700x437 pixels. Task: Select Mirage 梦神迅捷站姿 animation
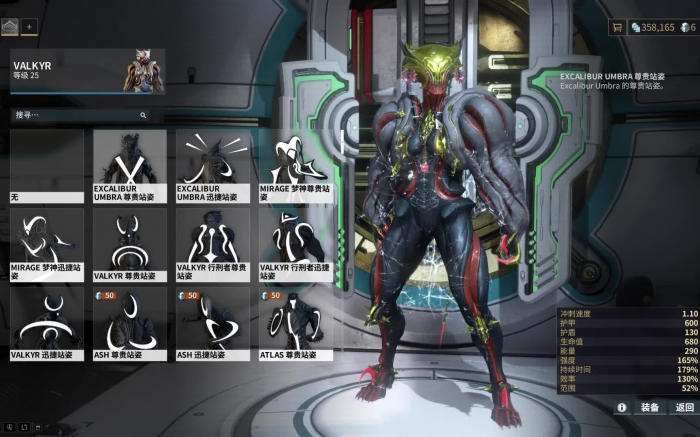click(x=47, y=244)
